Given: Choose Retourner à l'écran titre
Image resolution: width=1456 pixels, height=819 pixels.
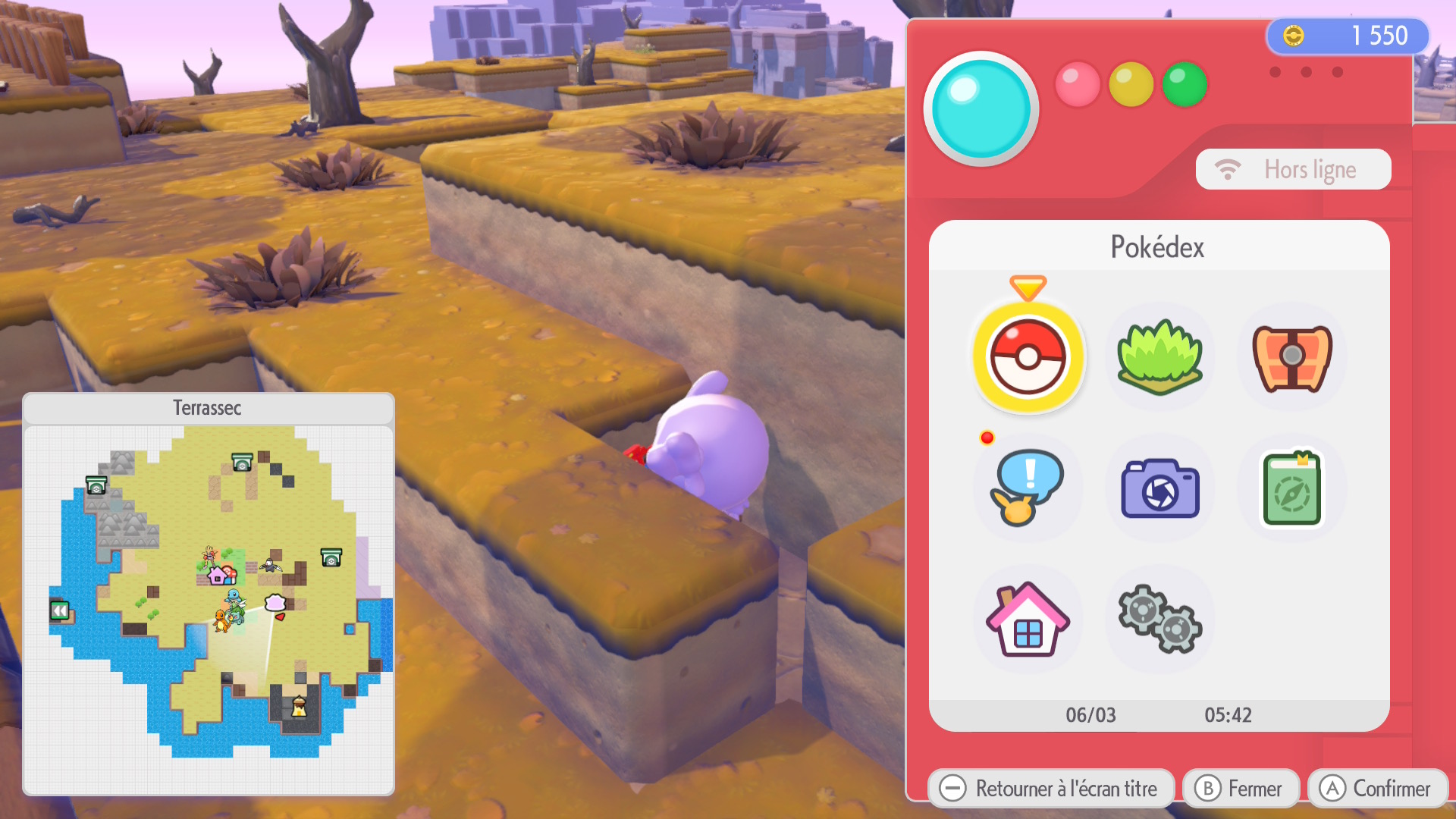Looking at the screenshot, I should click(1051, 789).
